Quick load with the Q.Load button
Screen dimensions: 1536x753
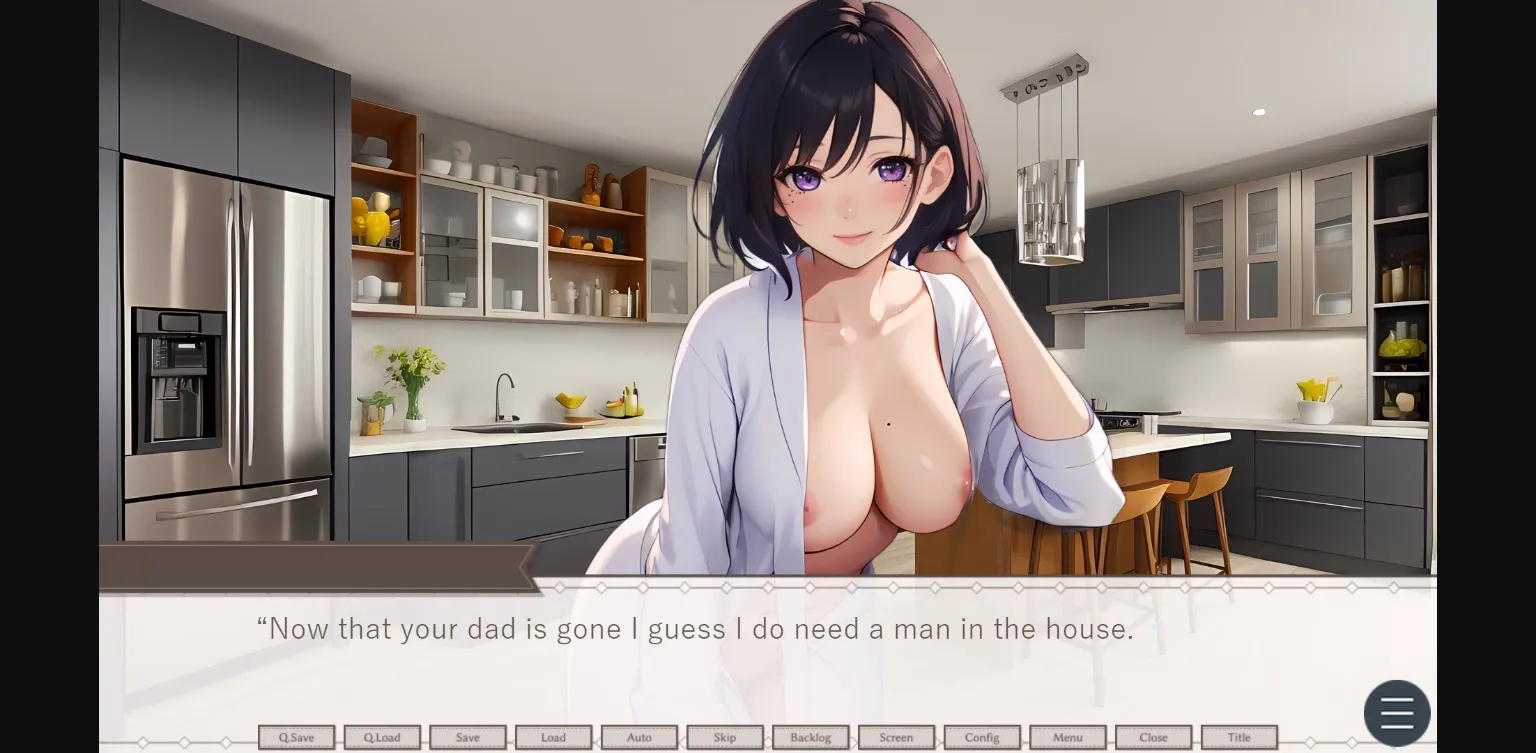(x=382, y=737)
